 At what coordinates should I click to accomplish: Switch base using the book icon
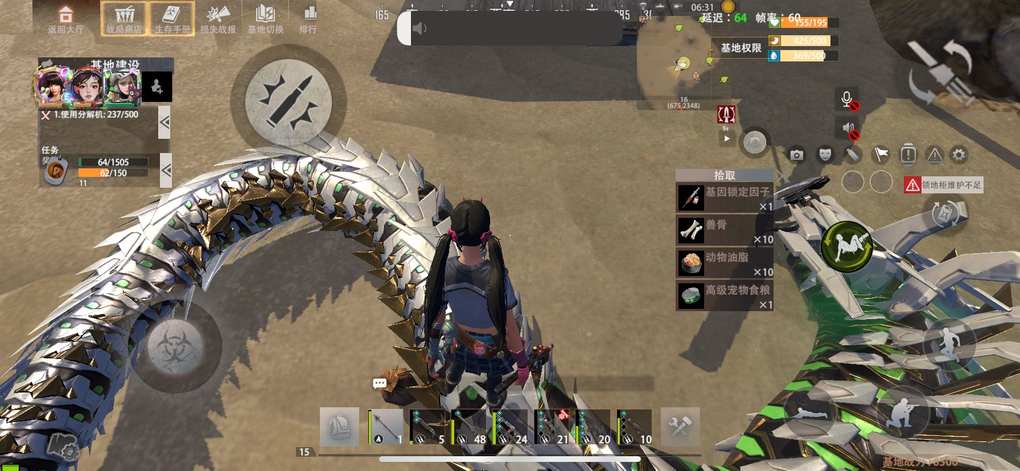click(x=265, y=17)
